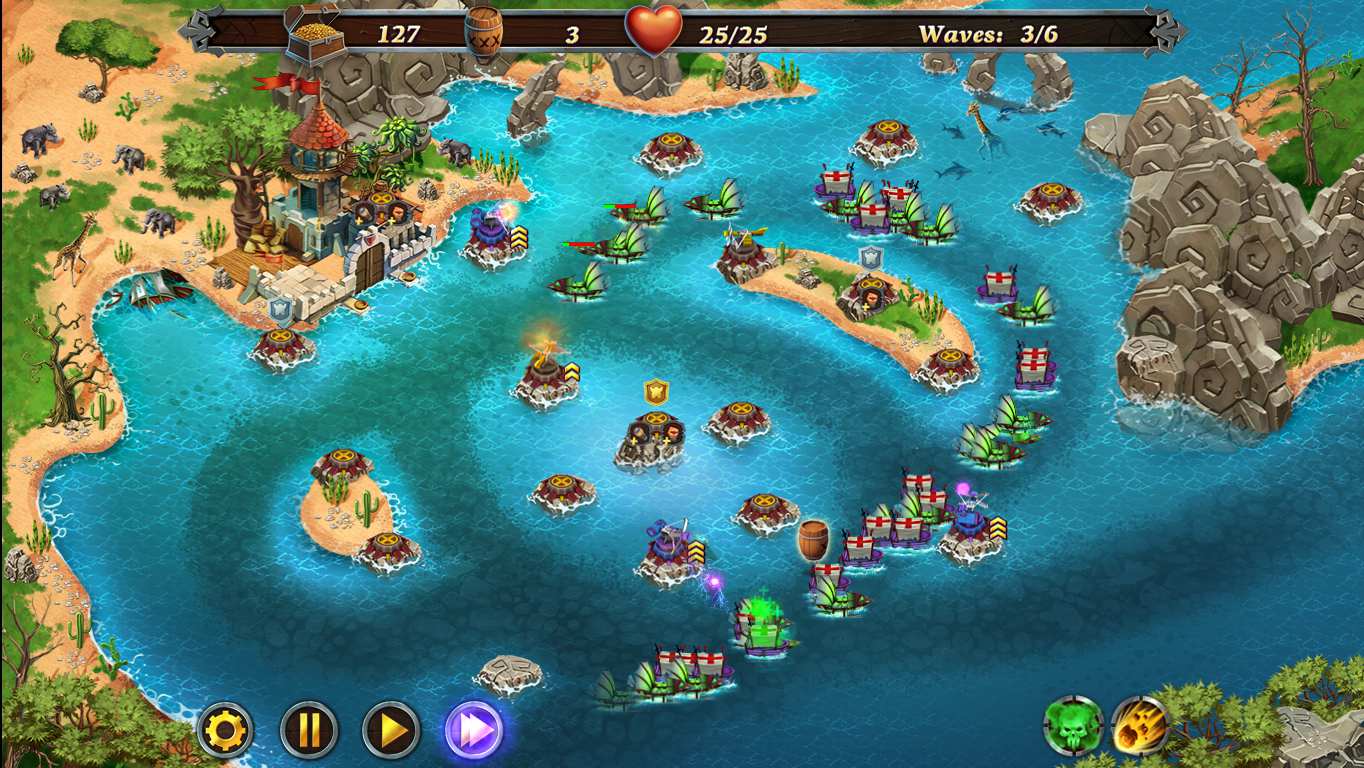
Task: Enable fast forward game speed
Action: 475,730
